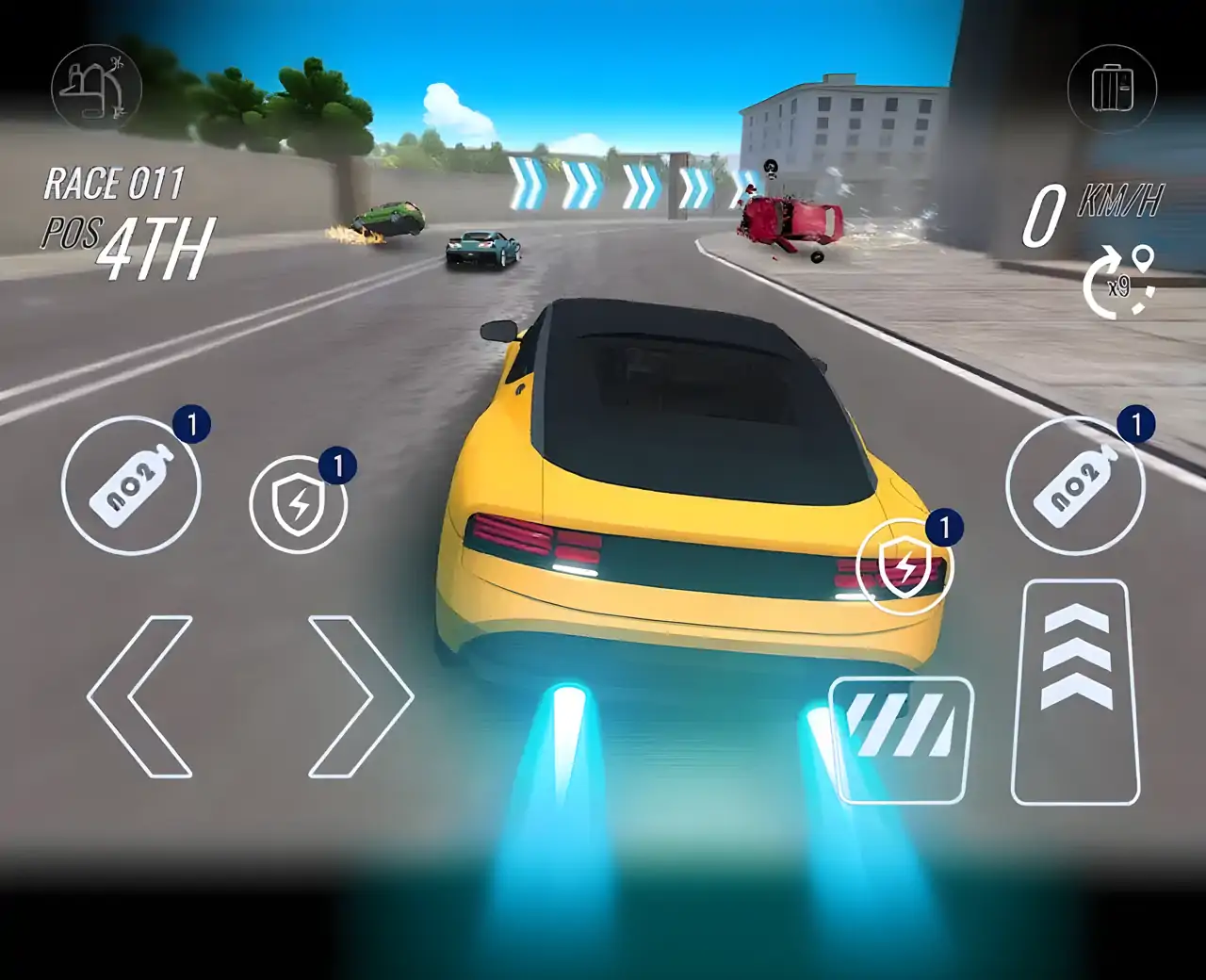Steer right with the right arrow
This screenshot has height=980, width=1206.
[x=360, y=696]
